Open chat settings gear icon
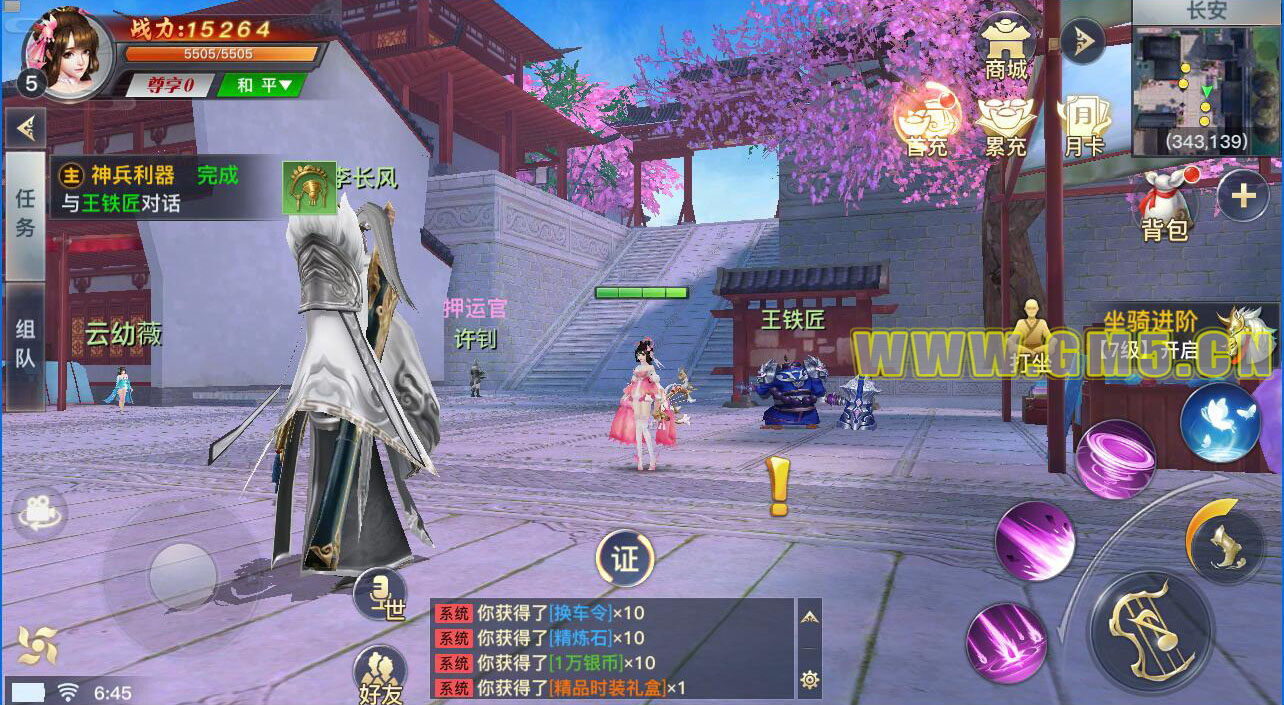The image size is (1284, 705). click(809, 681)
